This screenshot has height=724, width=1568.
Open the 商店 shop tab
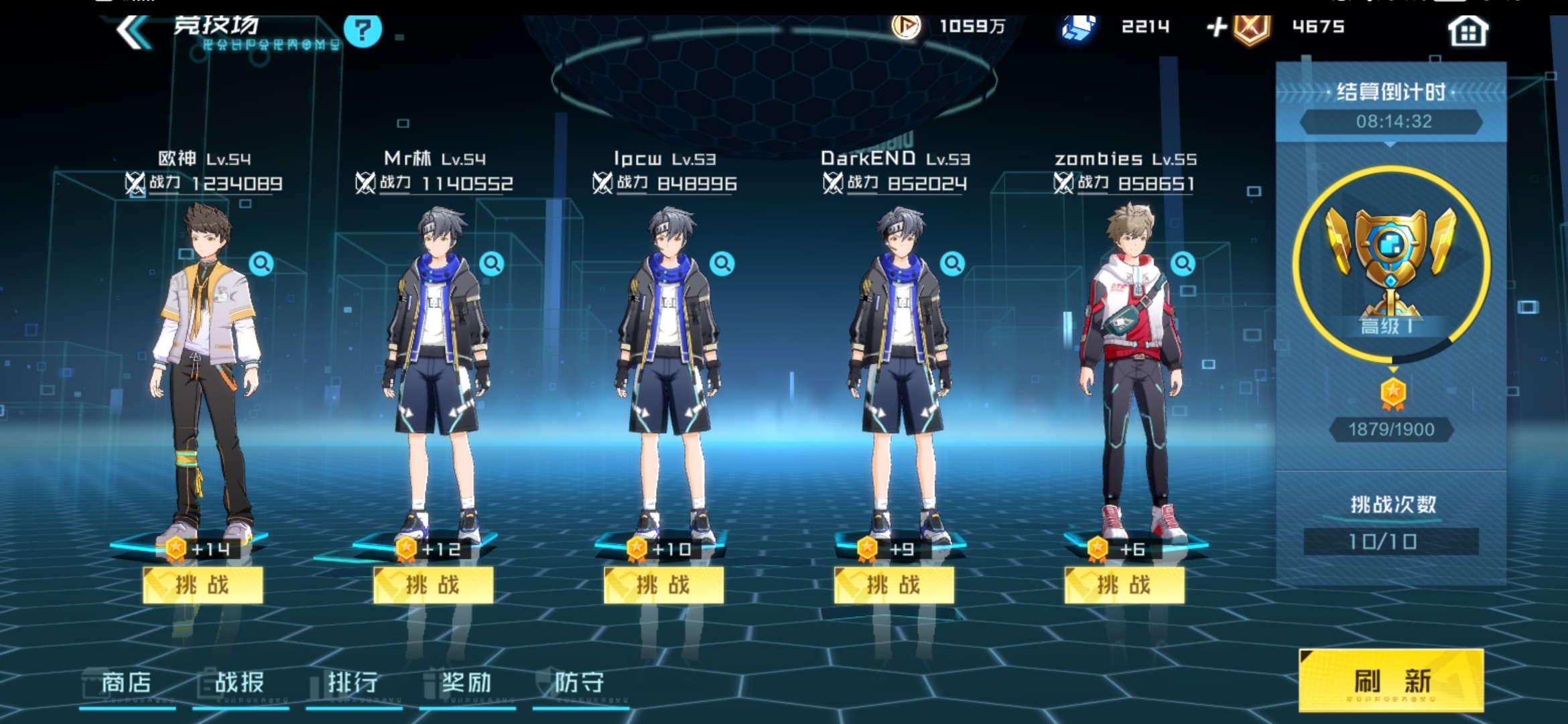pos(127,683)
